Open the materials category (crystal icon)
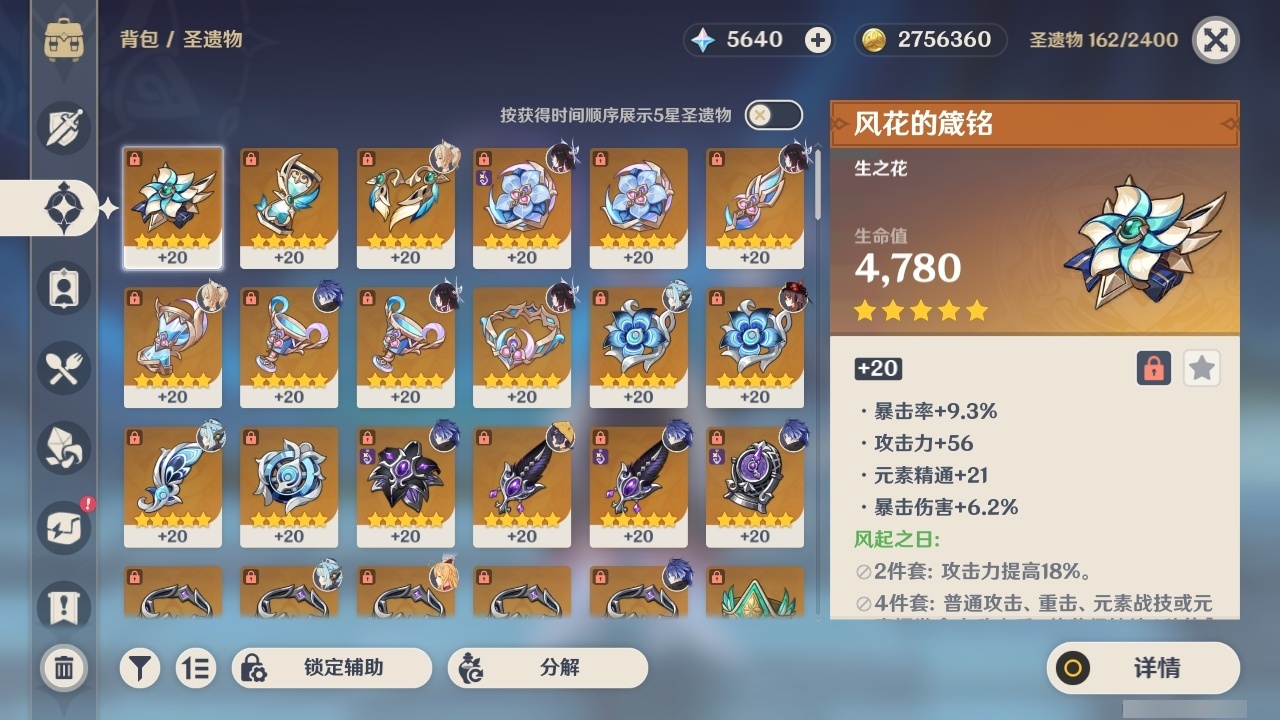1280x720 pixels. coord(62,448)
